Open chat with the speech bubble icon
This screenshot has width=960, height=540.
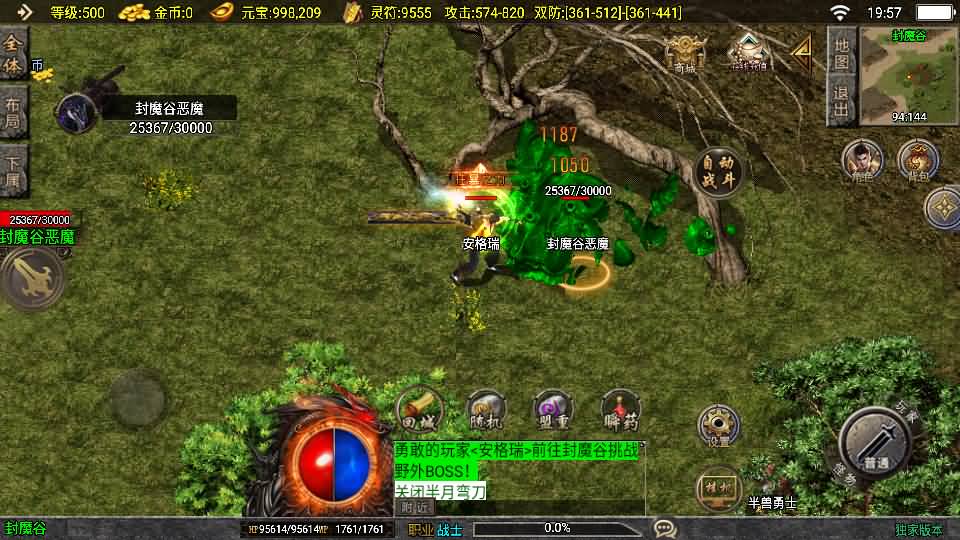click(x=664, y=528)
